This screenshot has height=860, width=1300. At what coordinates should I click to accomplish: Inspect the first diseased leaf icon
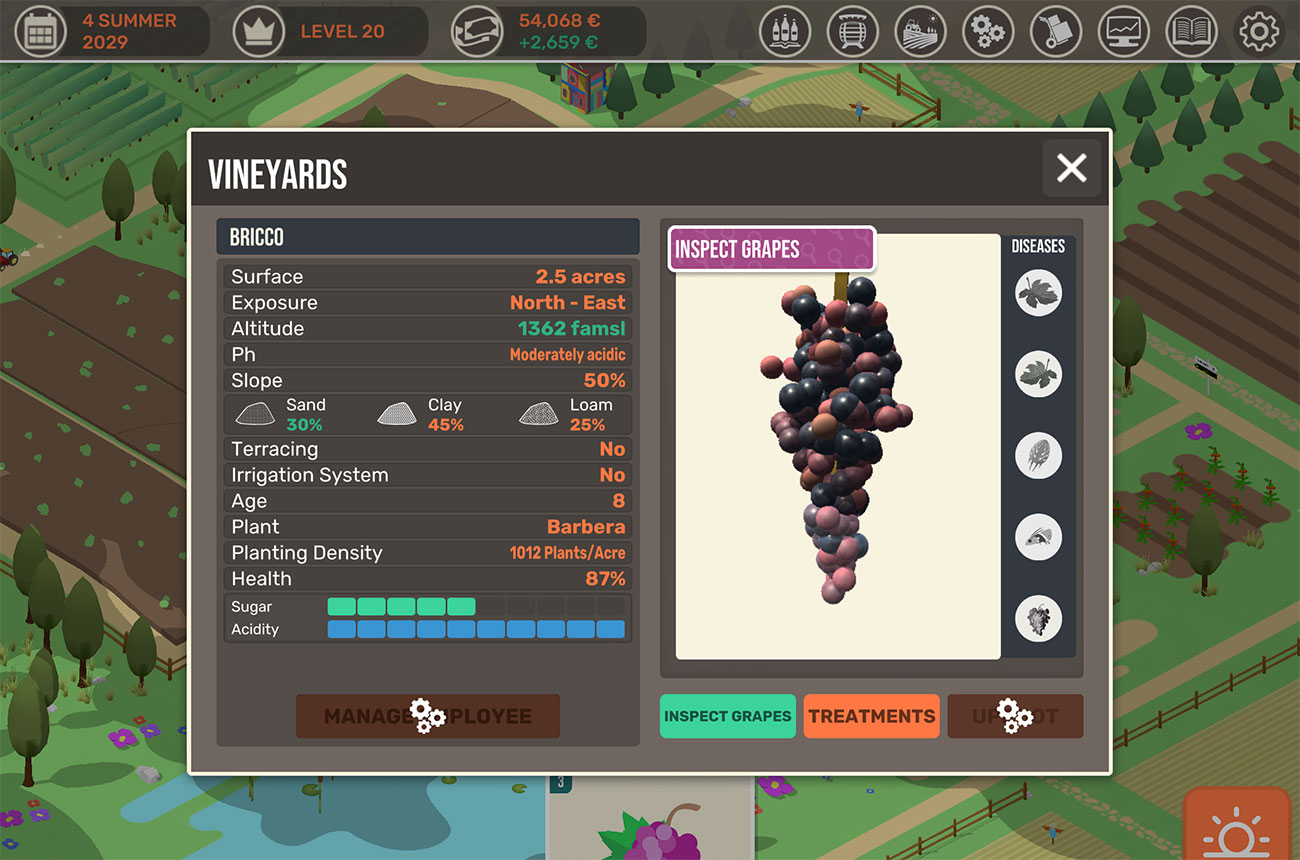(1038, 290)
